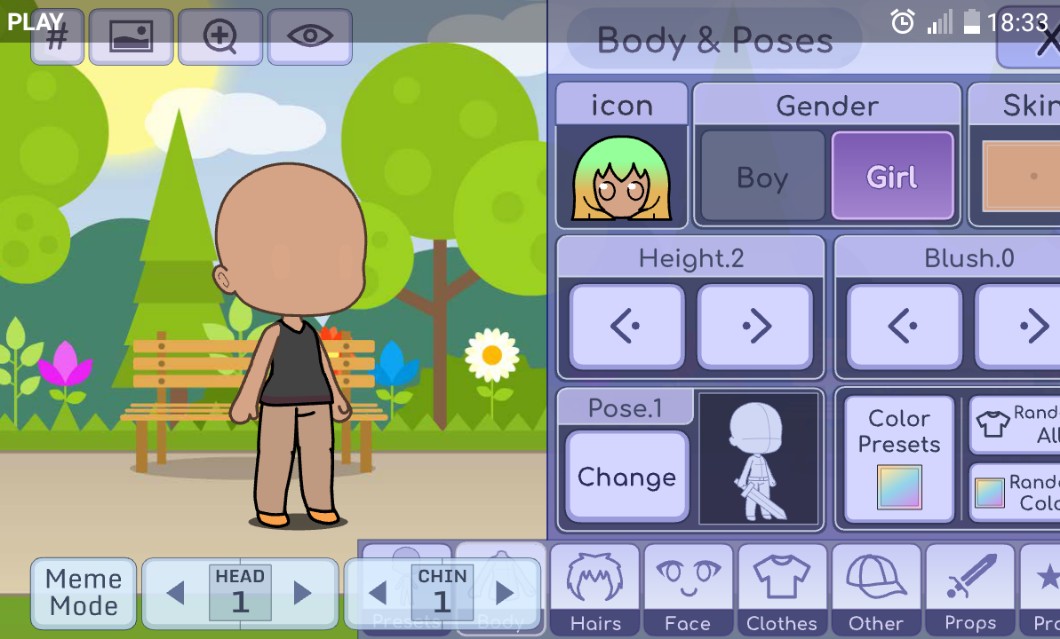Switch to the Hairs tab

tap(596, 590)
